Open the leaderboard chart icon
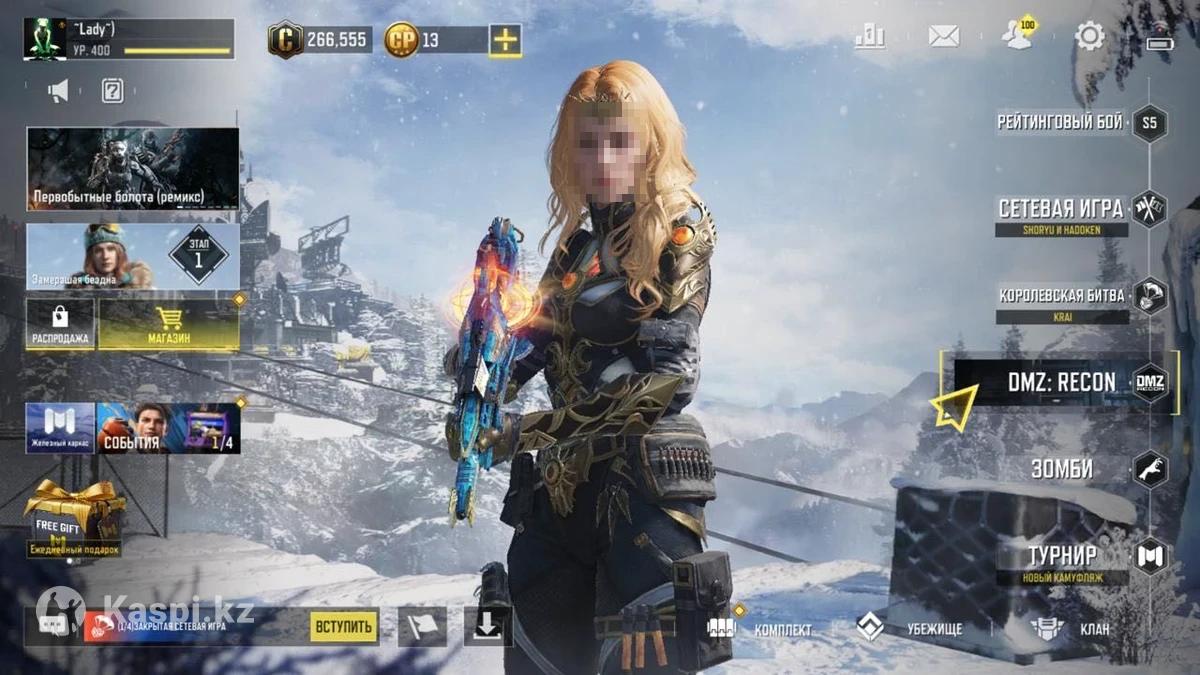The height and width of the screenshot is (675, 1200). [870, 37]
